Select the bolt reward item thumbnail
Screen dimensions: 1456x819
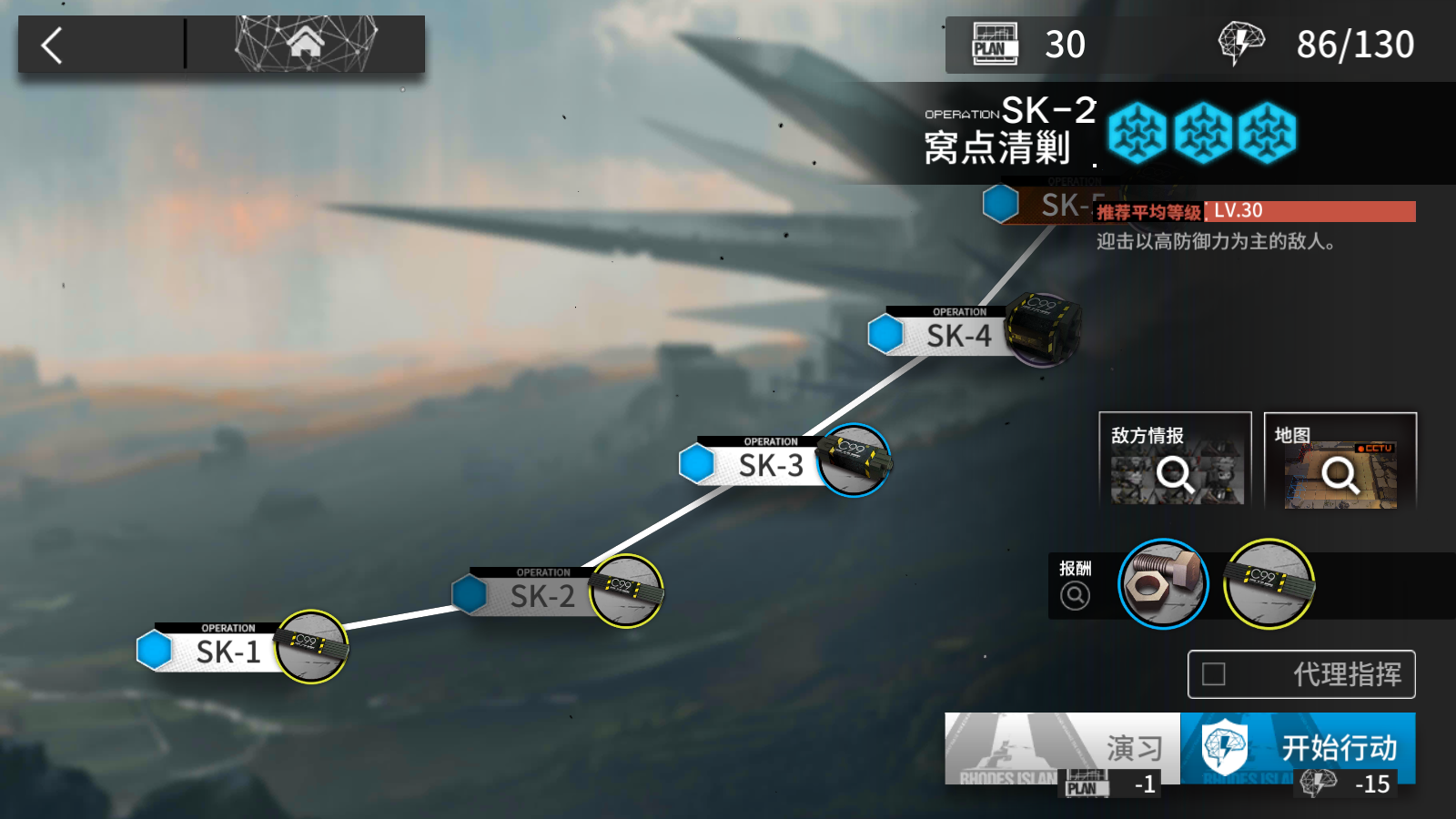[x=1163, y=584]
